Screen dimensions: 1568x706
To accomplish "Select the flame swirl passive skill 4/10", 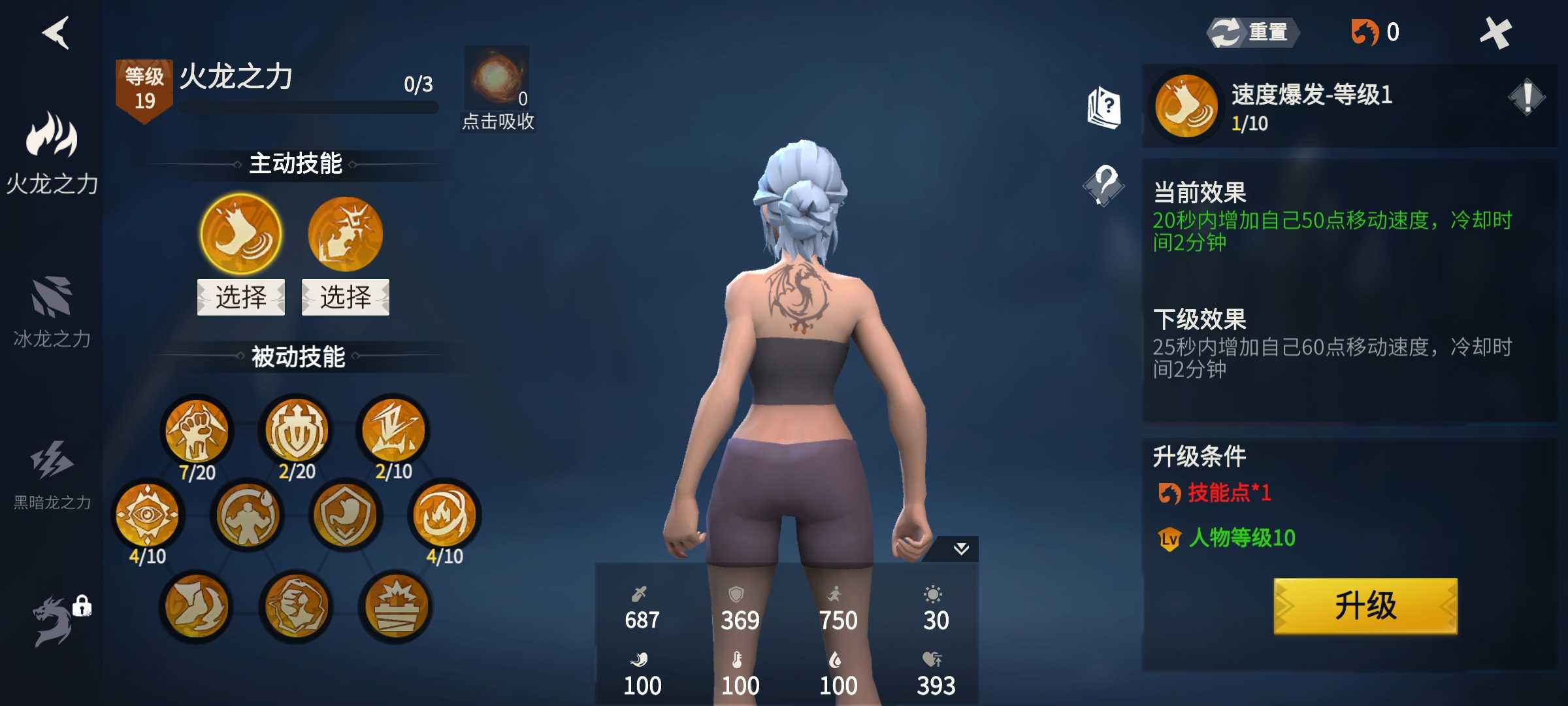I will coord(444,515).
